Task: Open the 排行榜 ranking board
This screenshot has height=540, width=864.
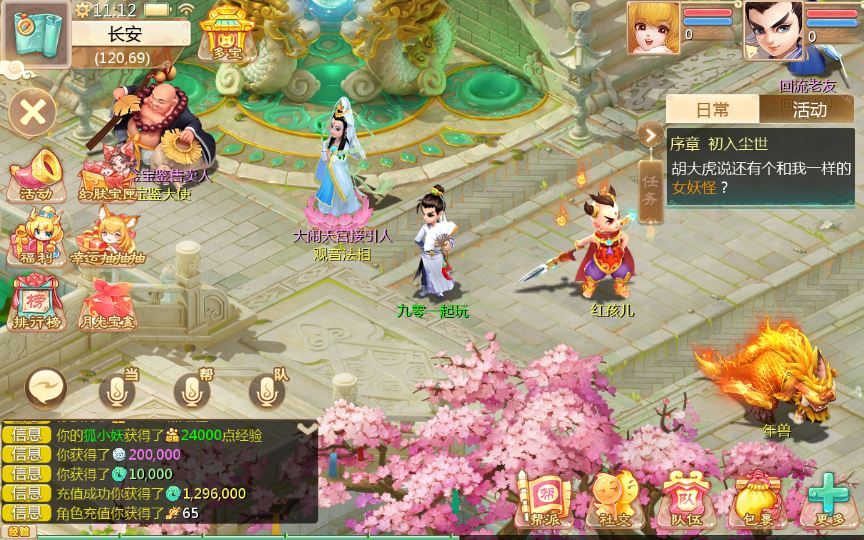Action: pos(34,304)
